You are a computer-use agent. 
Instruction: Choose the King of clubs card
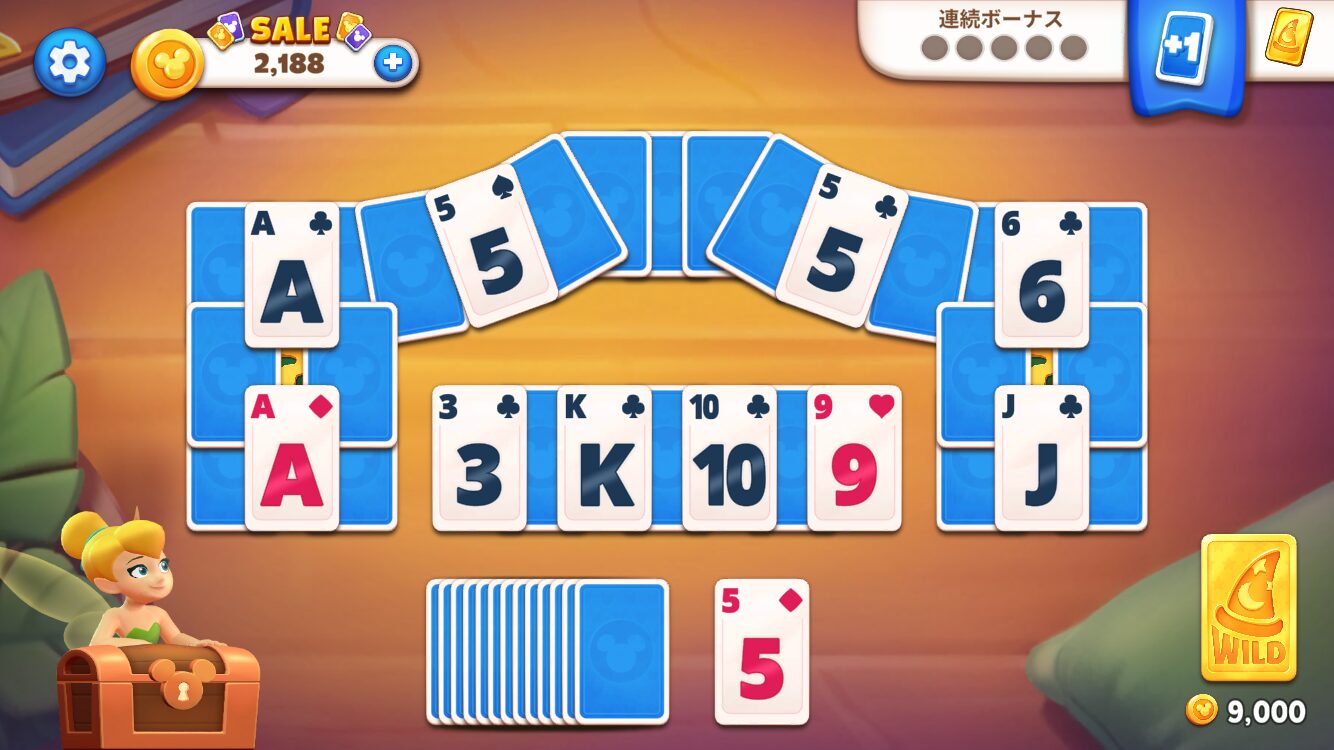pos(604,458)
